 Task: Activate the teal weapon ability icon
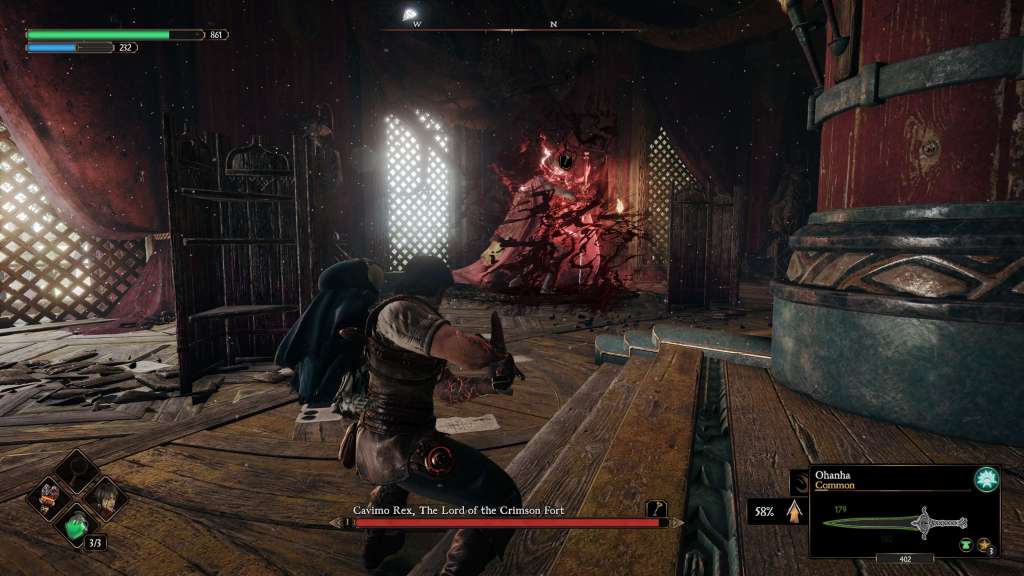986,479
